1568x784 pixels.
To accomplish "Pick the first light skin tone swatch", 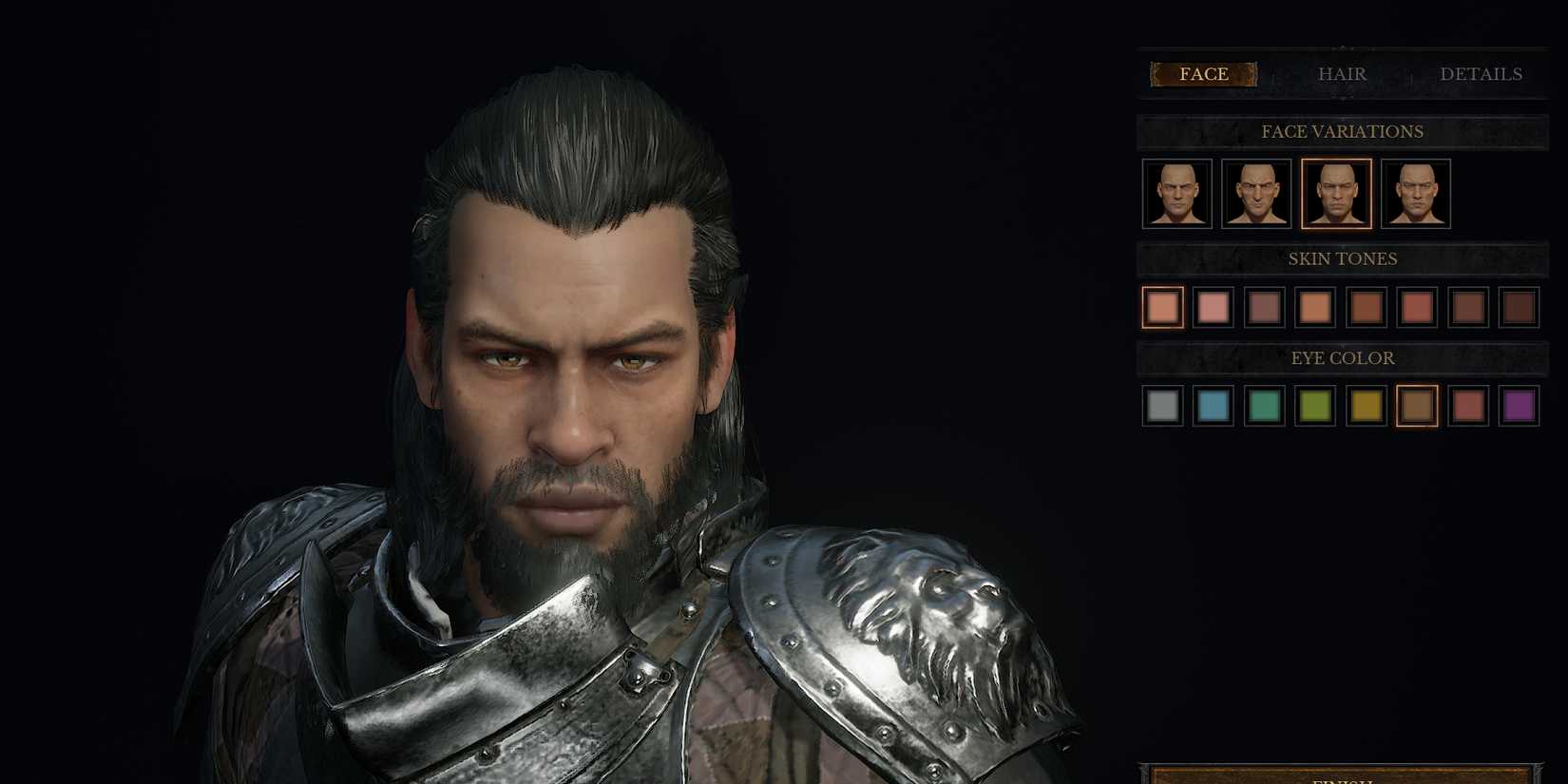I will click(1162, 307).
